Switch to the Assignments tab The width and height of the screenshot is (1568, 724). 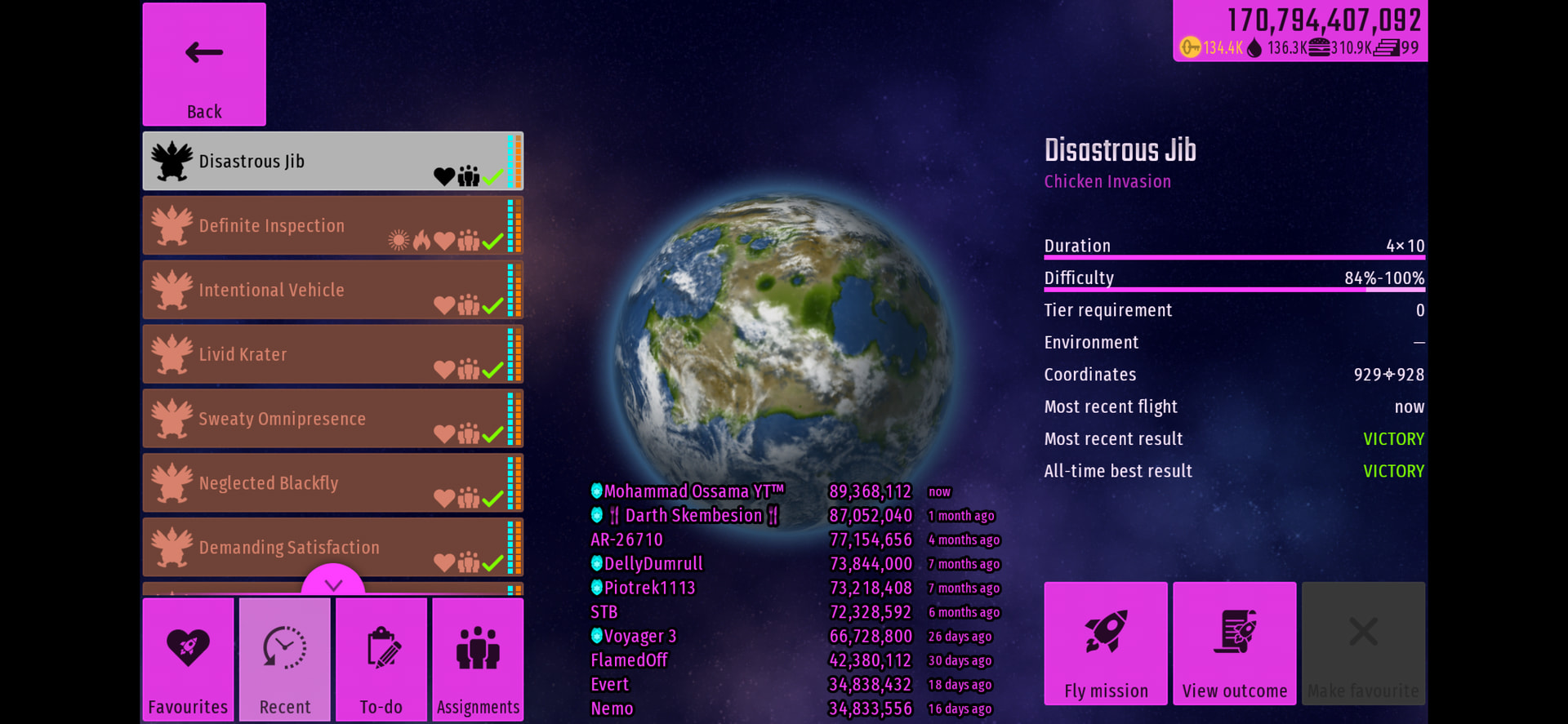478,660
